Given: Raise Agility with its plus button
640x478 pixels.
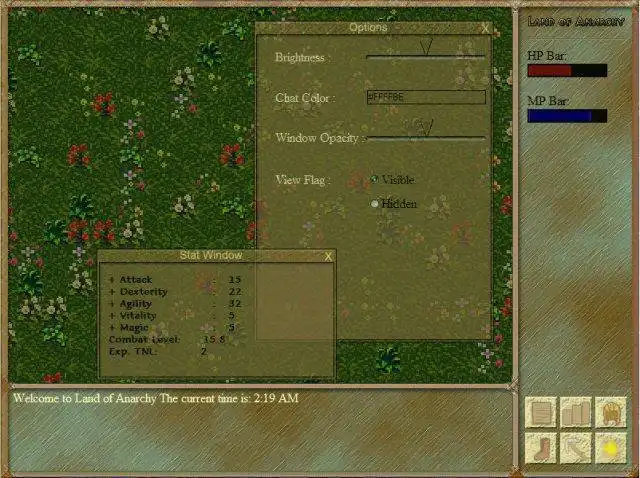Looking at the screenshot, I should [112, 304].
